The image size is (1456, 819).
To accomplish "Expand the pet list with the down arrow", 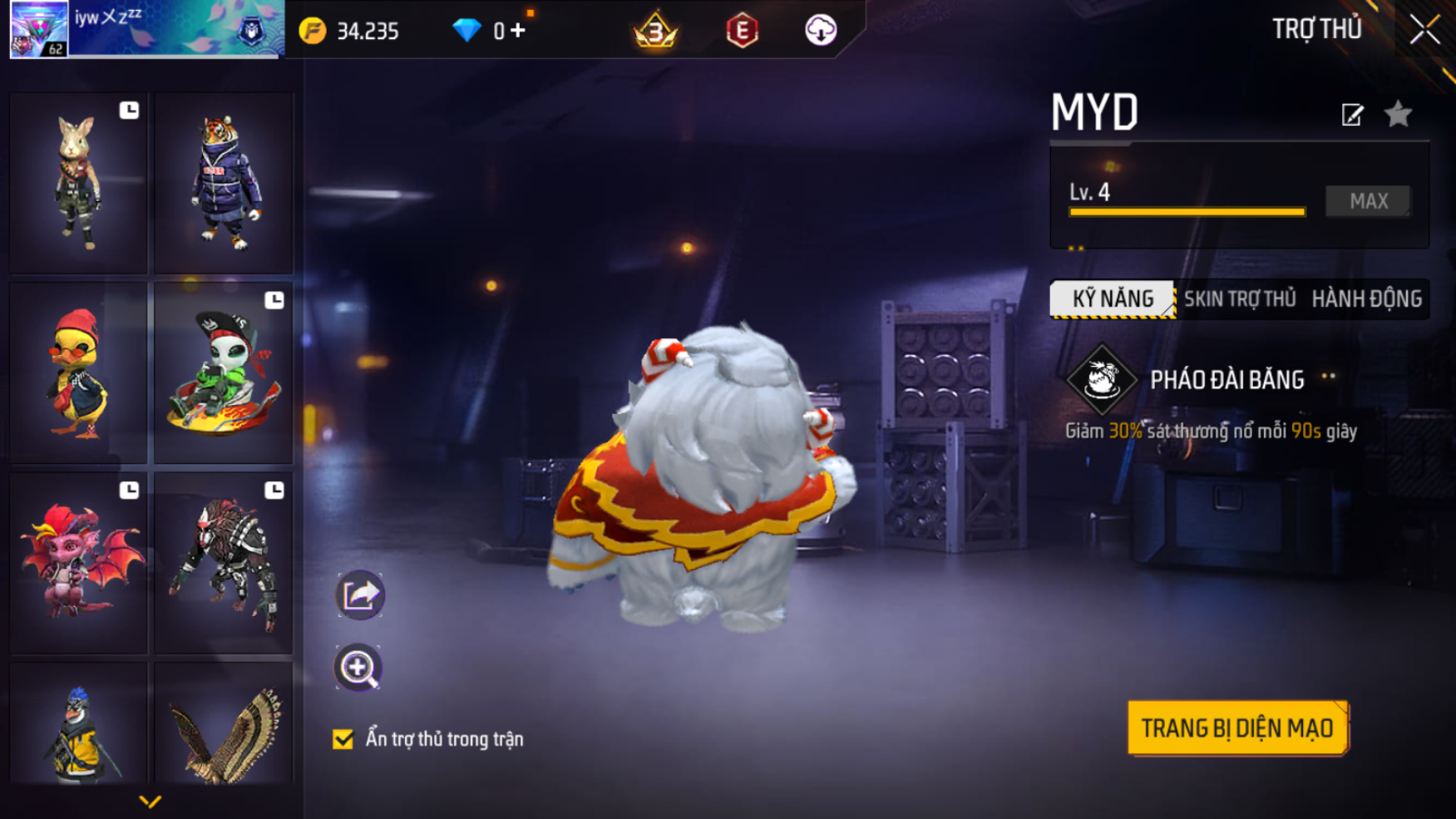I will pos(150,802).
